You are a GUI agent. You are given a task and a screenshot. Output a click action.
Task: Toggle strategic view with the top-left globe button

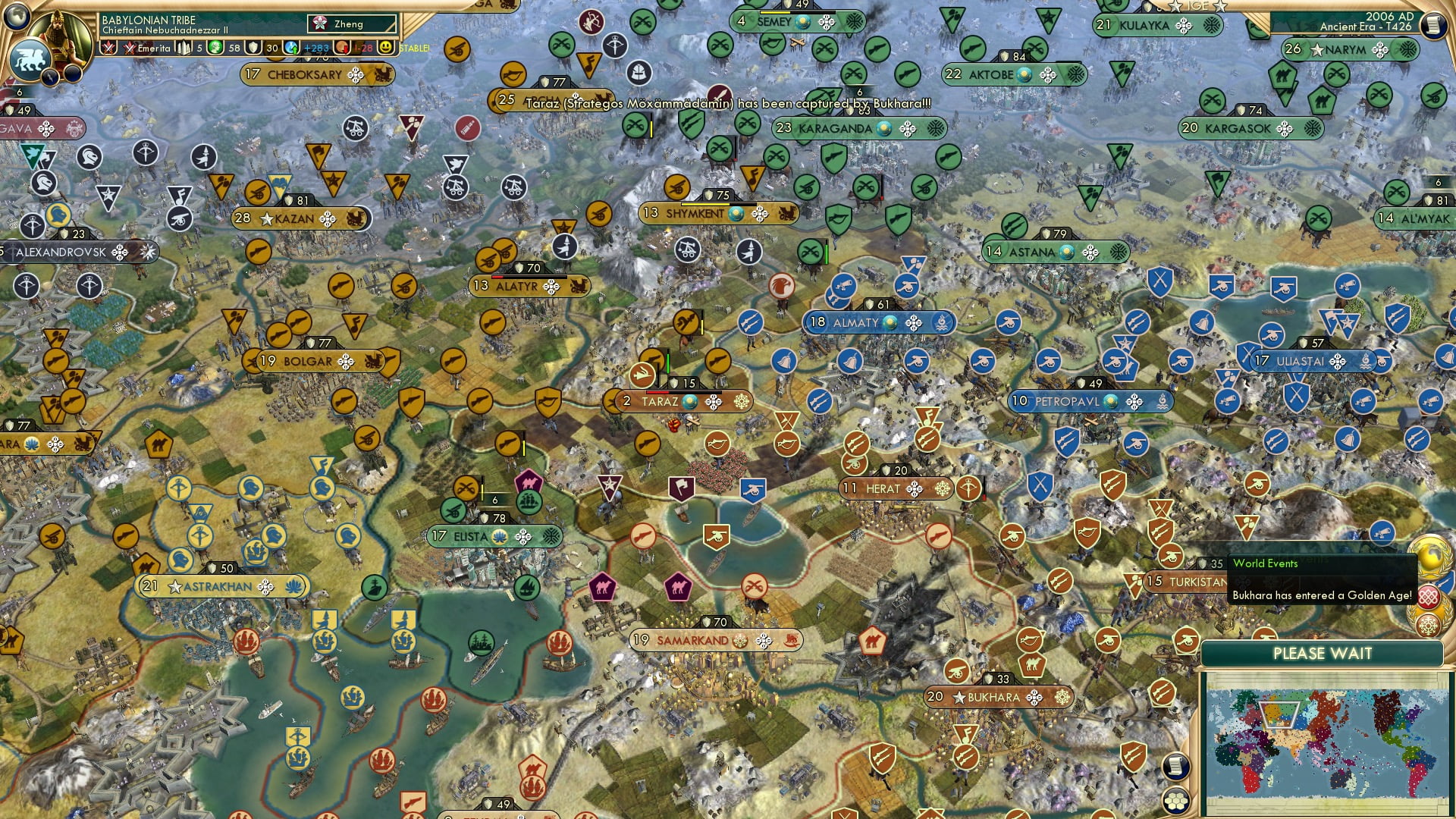(x=15, y=17)
